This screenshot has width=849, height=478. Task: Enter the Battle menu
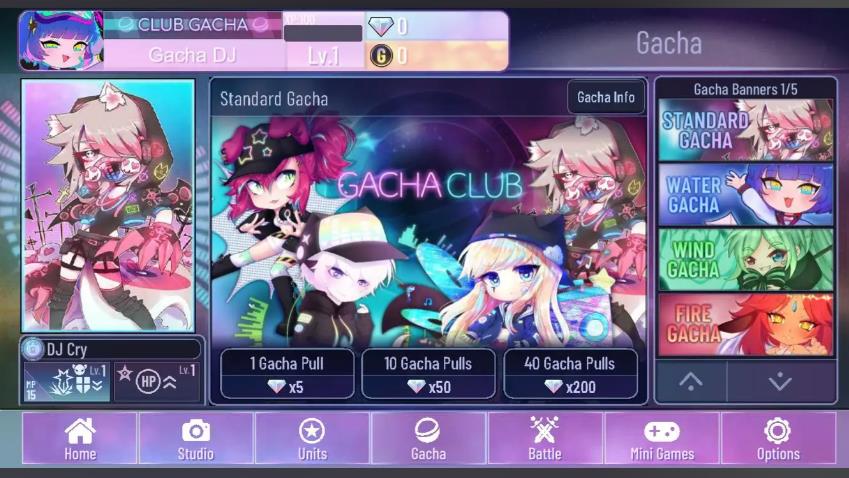[x=544, y=438]
